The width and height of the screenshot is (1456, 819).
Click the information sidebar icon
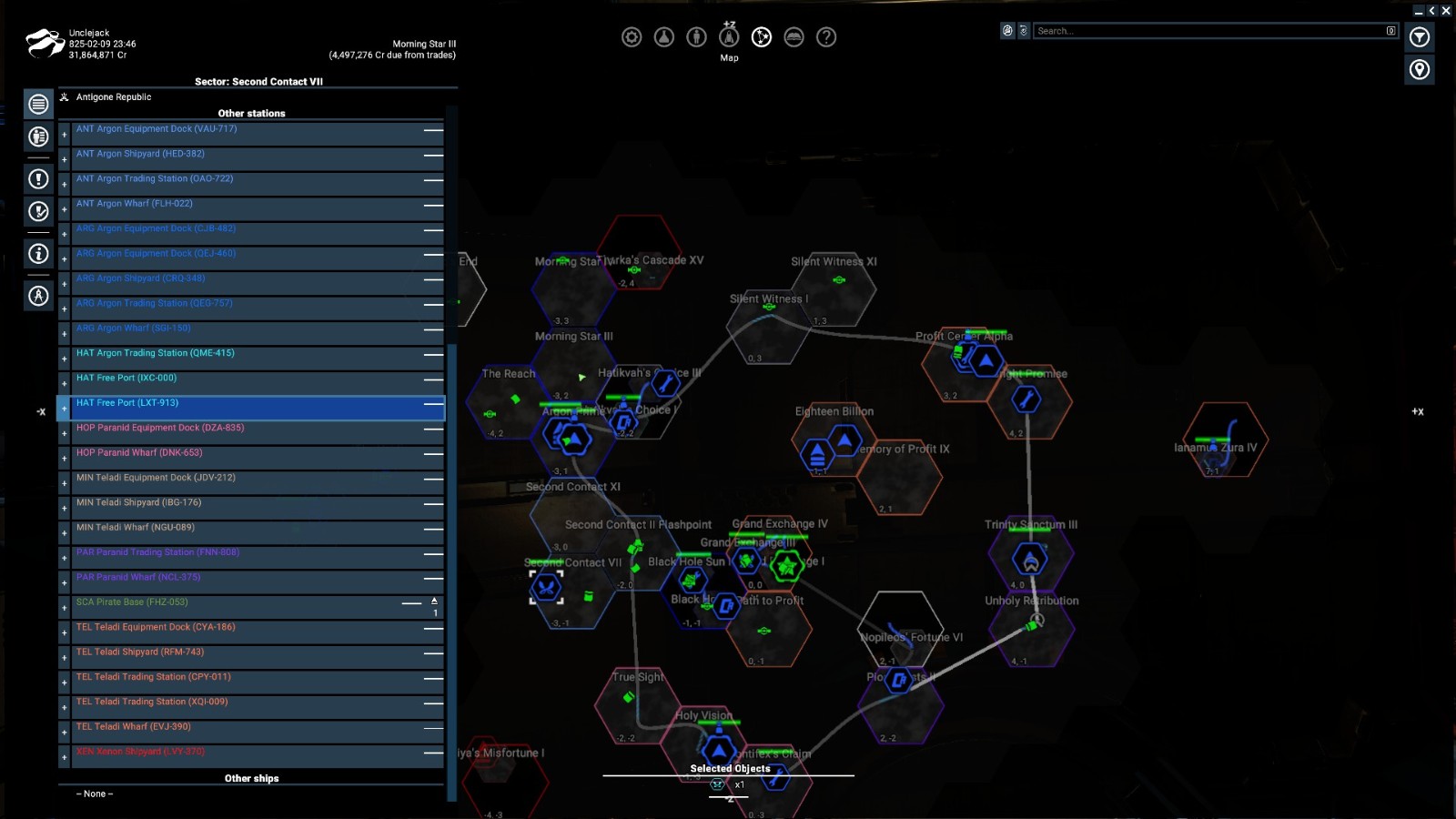[37, 255]
